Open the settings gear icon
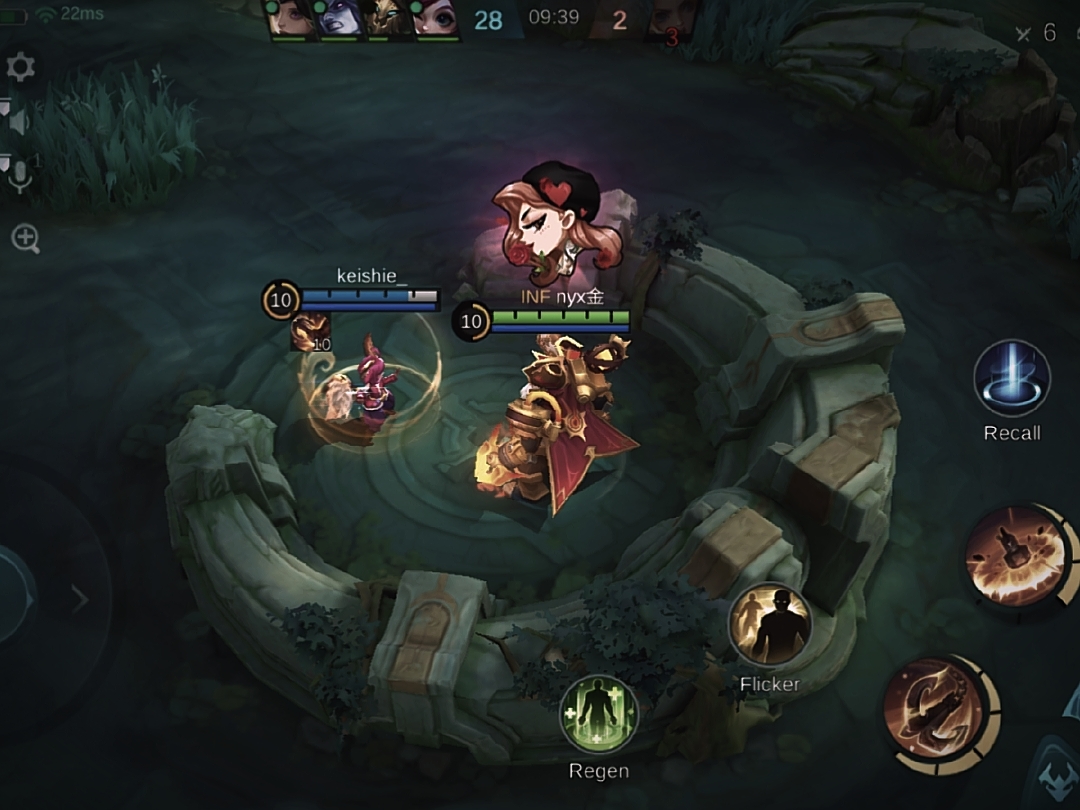This screenshot has width=1080, height=810. (20, 67)
